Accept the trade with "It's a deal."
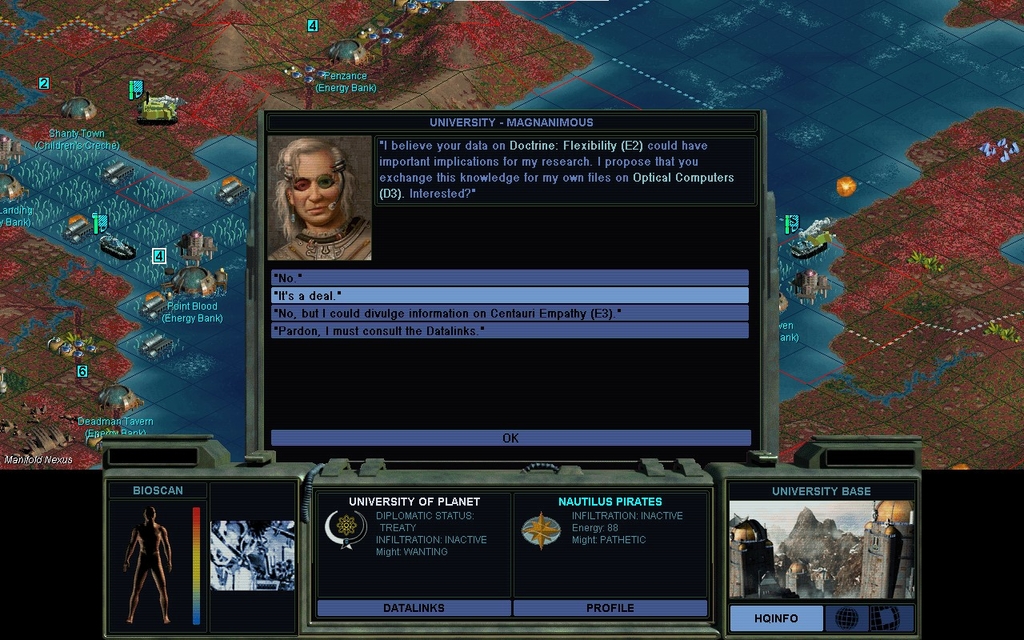This screenshot has width=1024, height=640. (509, 296)
